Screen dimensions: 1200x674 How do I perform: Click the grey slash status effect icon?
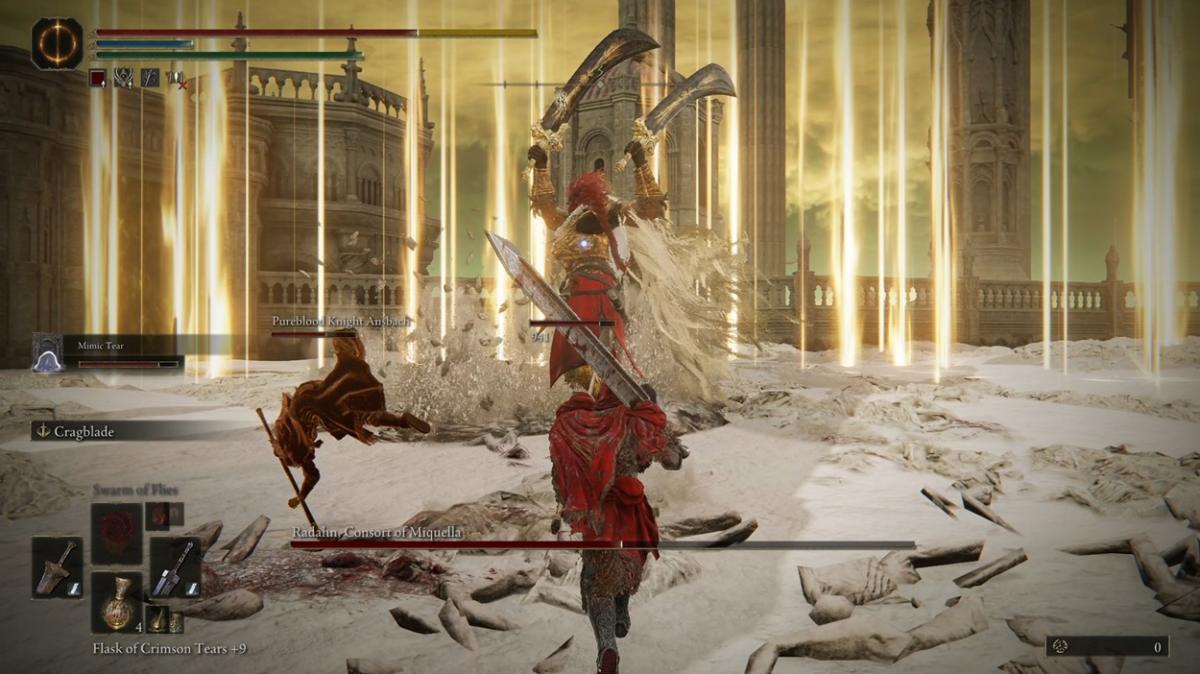tap(149, 78)
